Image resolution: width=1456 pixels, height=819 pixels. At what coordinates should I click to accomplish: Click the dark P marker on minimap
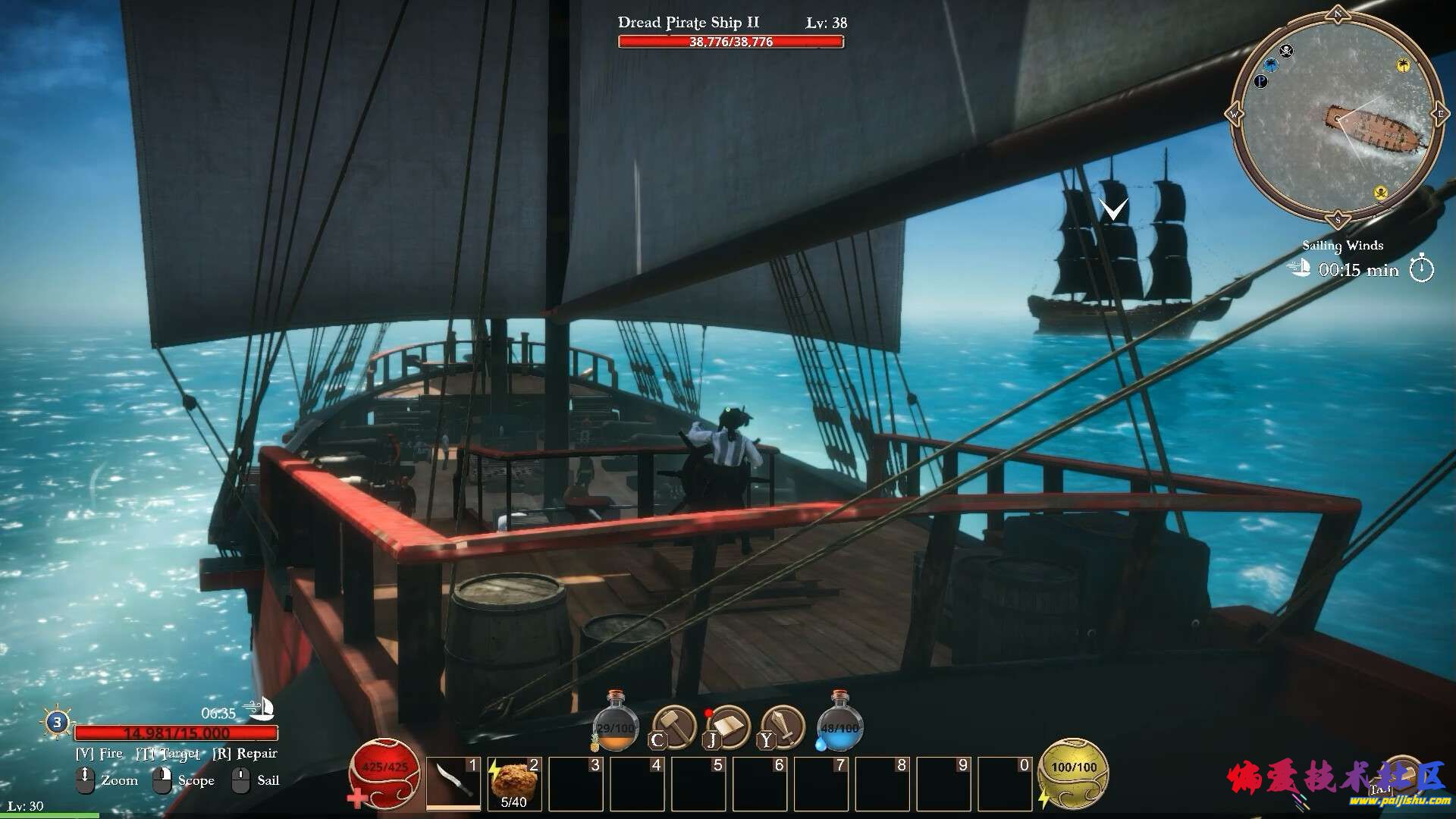pyautogui.click(x=1260, y=80)
